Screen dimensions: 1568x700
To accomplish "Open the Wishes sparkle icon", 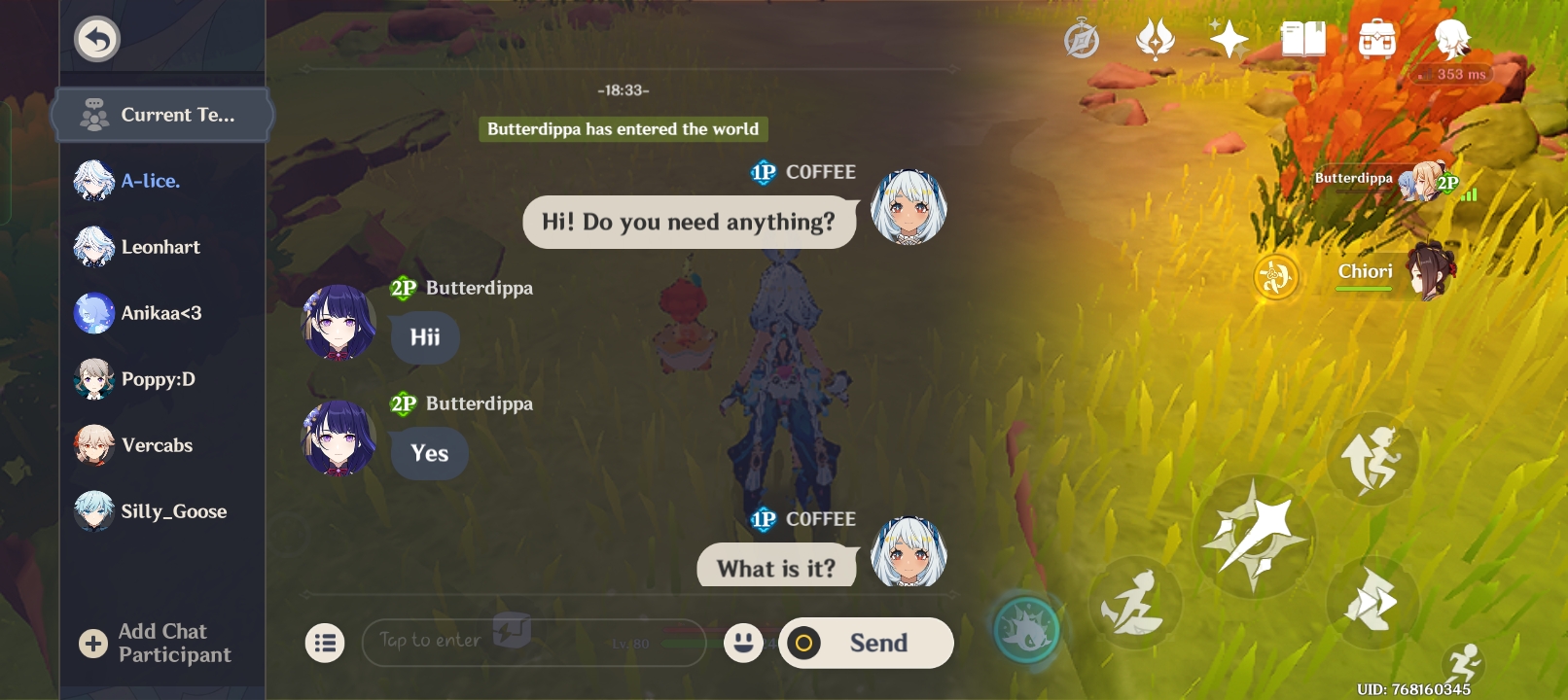I will (1229, 40).
